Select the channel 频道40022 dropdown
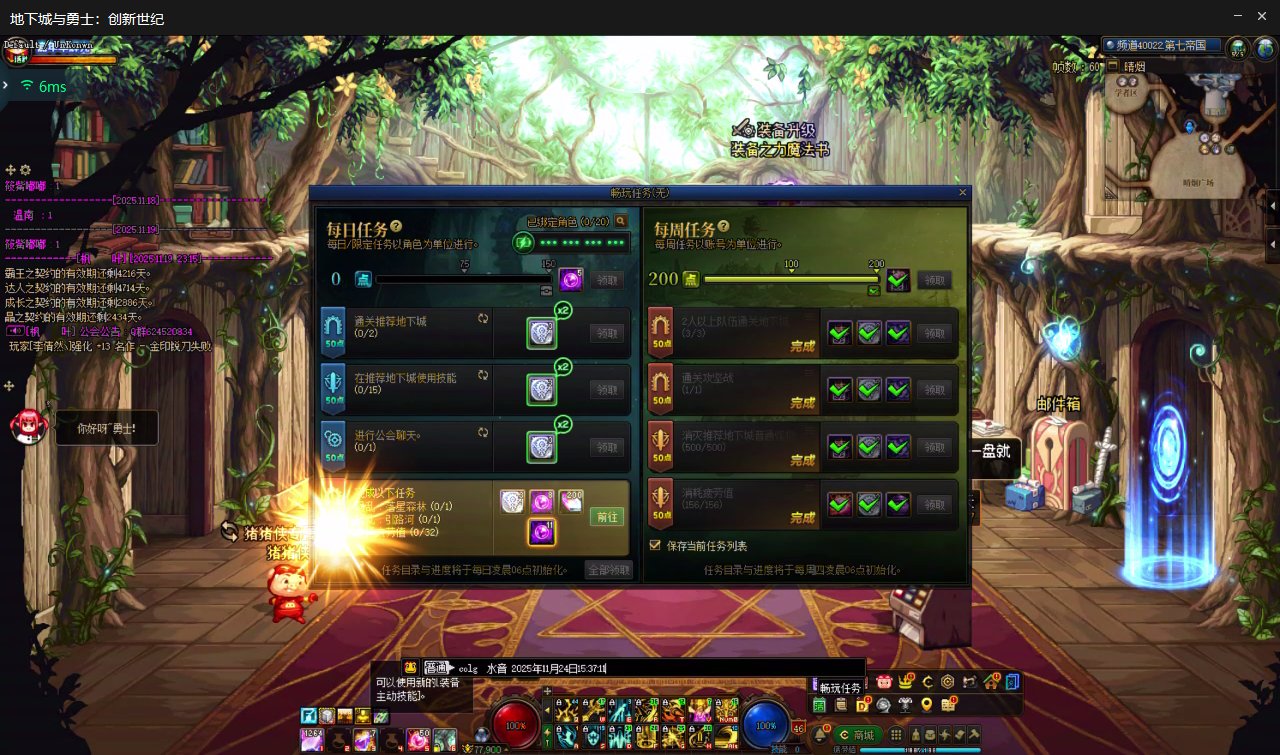Viewport: 1280px width, 755px height. 1162,46
